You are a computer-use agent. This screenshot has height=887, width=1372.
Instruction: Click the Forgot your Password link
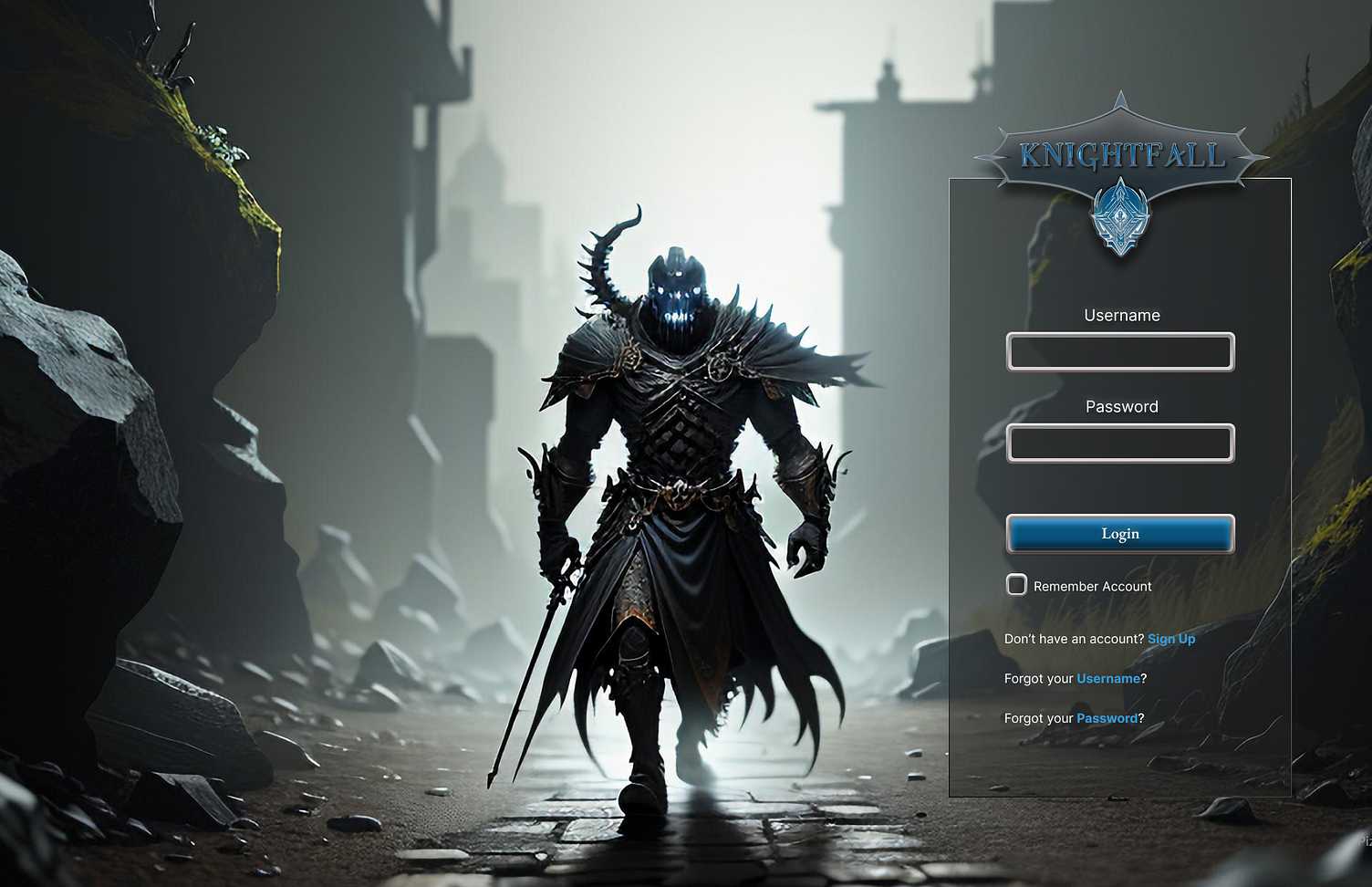pos(1107,718)
